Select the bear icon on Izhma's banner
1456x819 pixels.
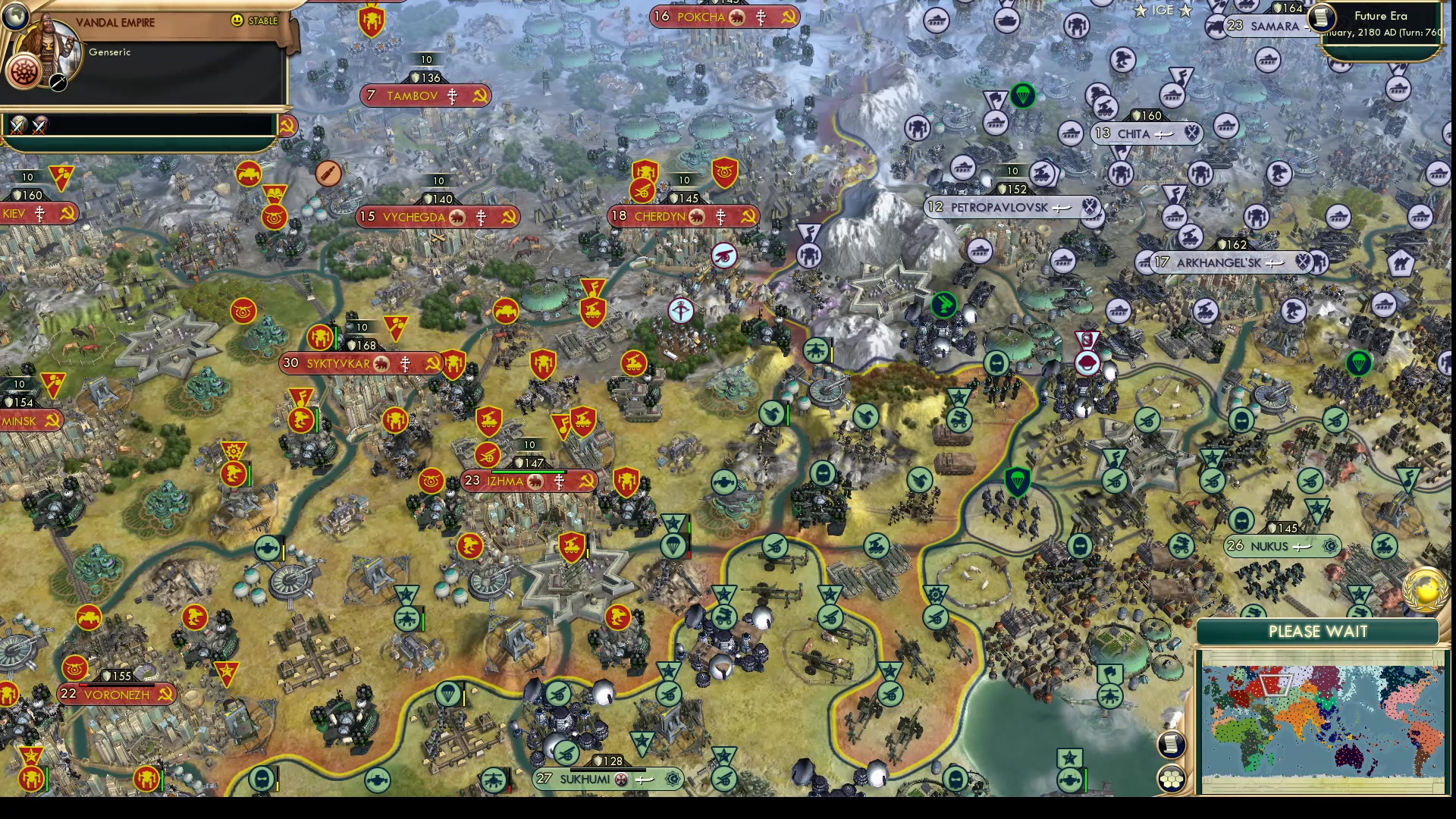[536, 480]
